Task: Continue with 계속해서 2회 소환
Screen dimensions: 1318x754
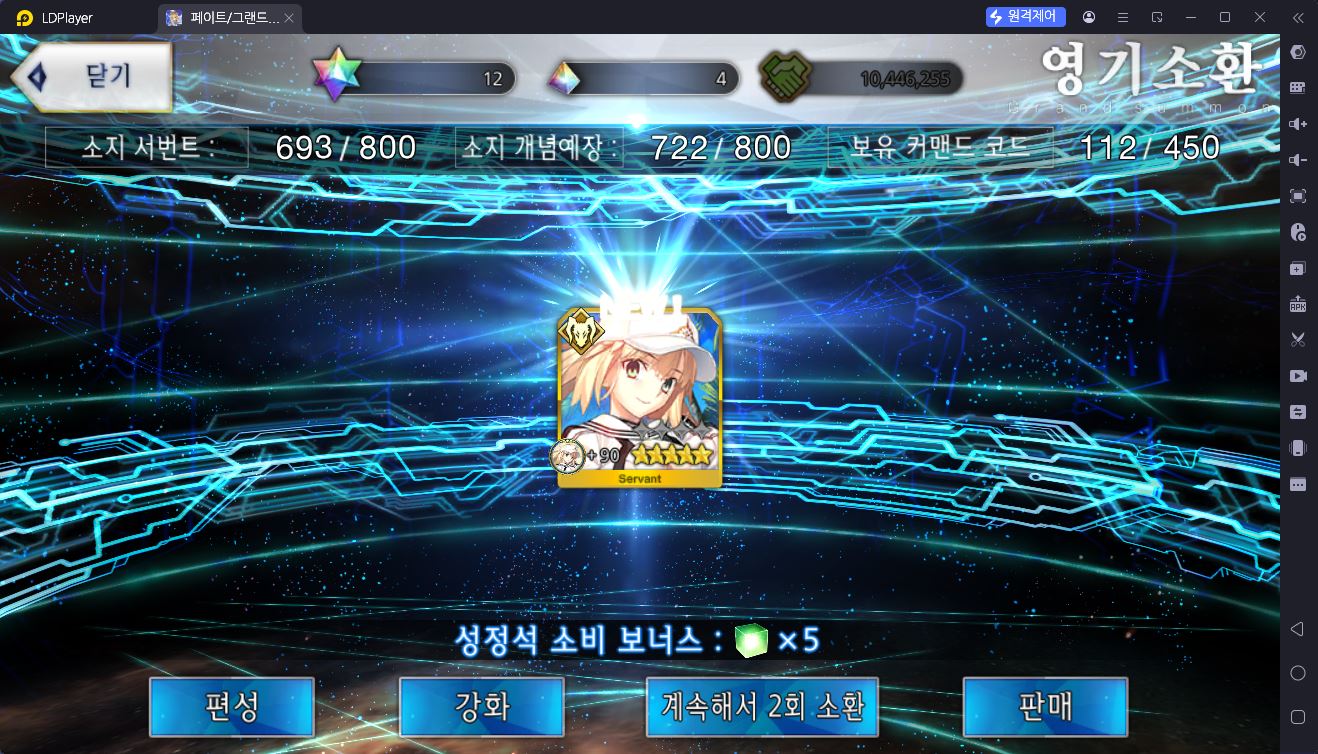Action: (x=762, y=707)
